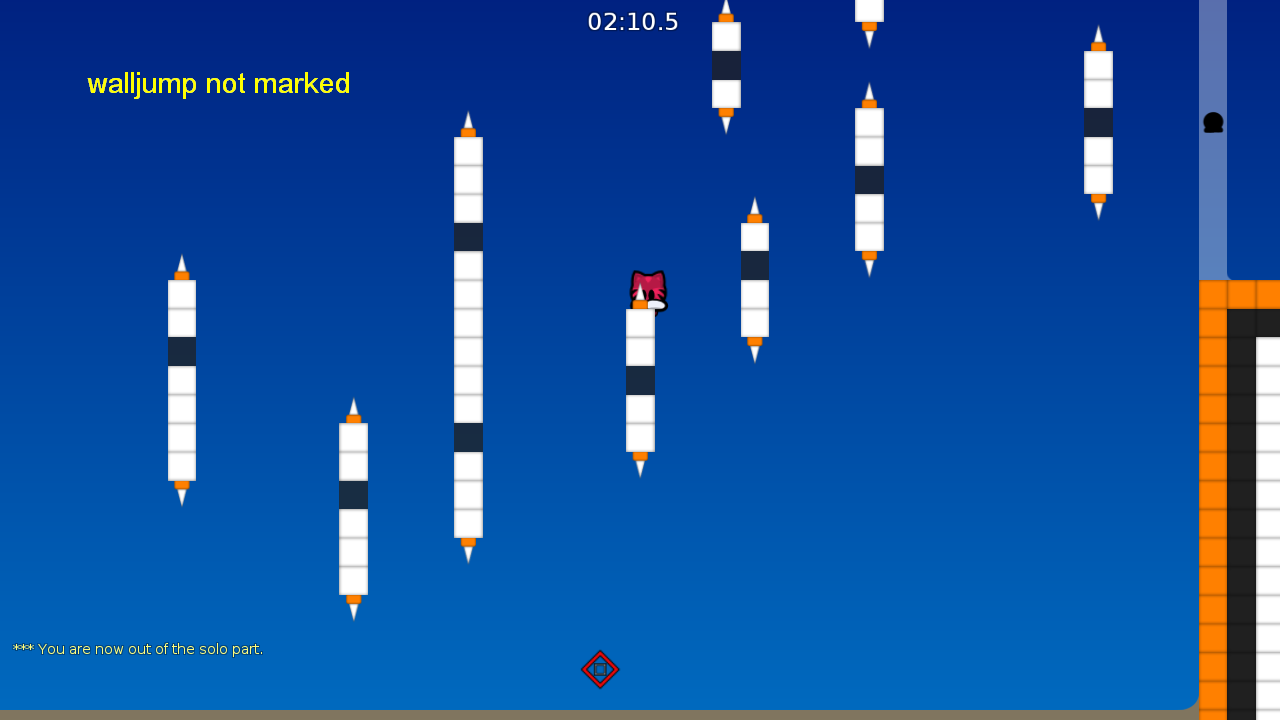Screen dimensions: 1280x720
Task: Click the orange spike cap atop the tall pillar
Action: 468,130
